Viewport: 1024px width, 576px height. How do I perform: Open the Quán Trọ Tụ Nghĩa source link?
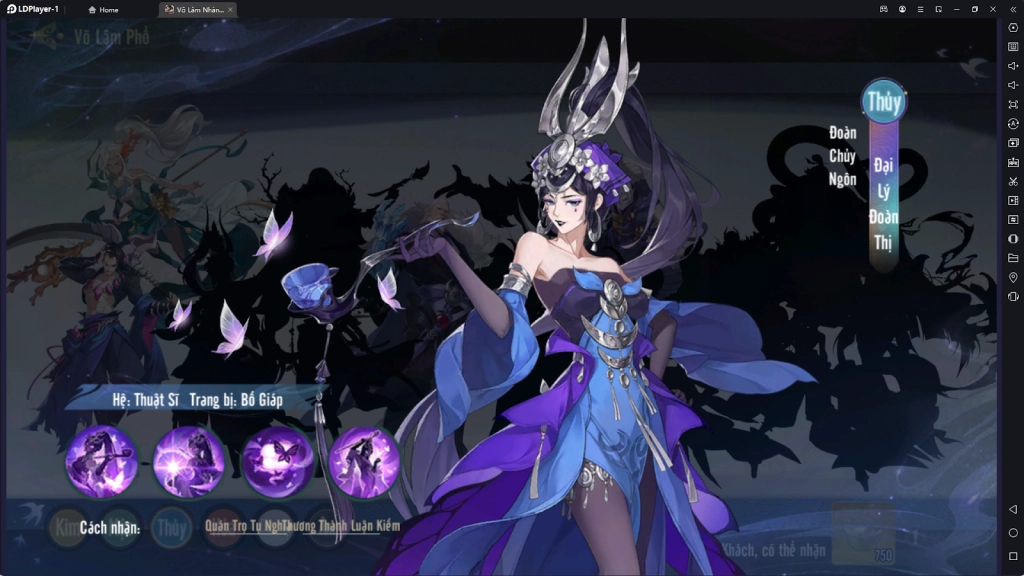(x=243, y=526)
